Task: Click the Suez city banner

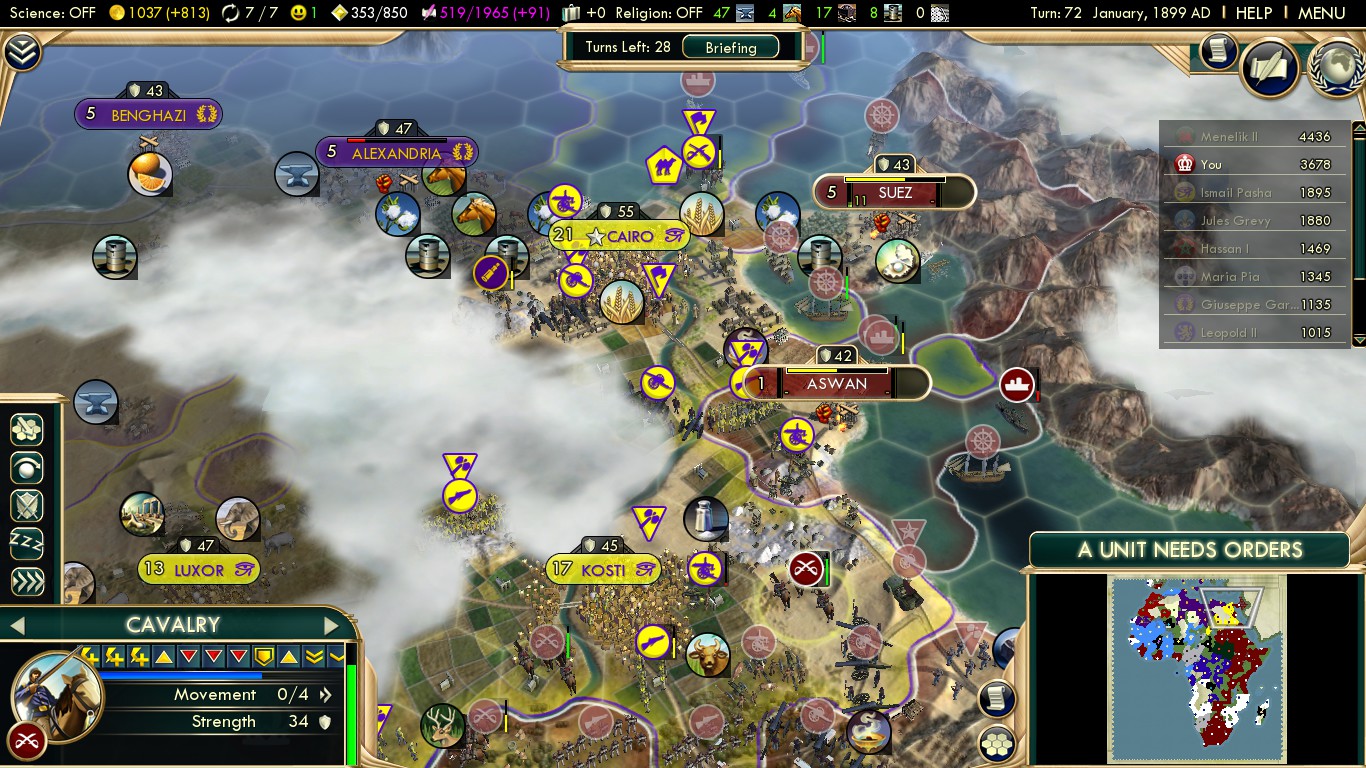Action: click(894, 192)
